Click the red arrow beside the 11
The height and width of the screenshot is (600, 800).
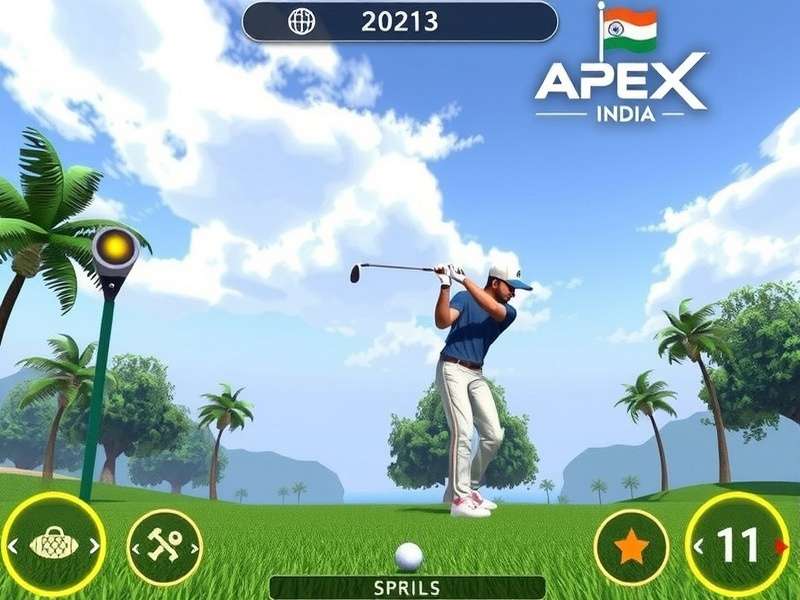[x=781, y=546]
